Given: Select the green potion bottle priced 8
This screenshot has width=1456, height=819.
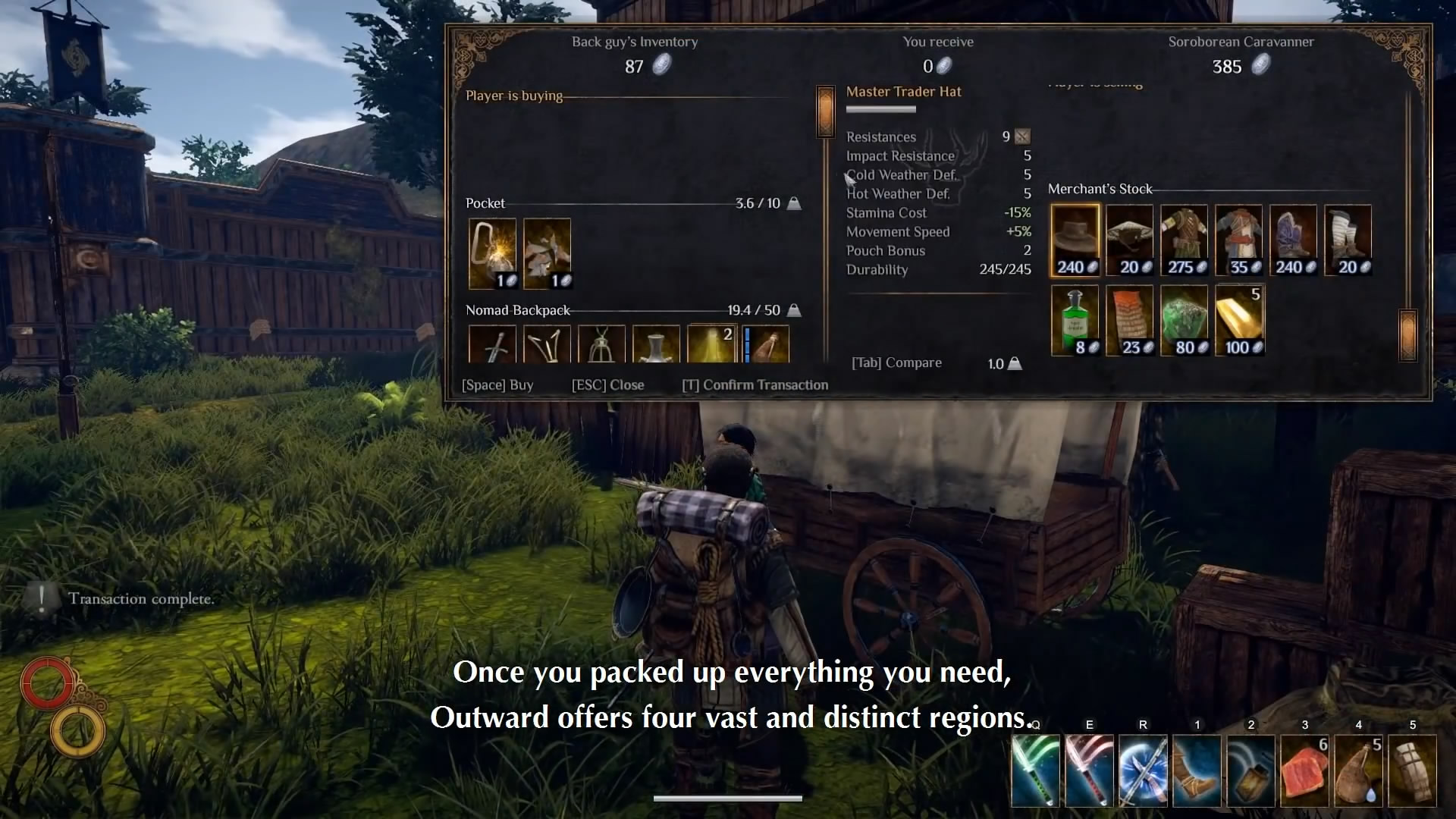Looking at the screenshot, I should [1074, 318].
